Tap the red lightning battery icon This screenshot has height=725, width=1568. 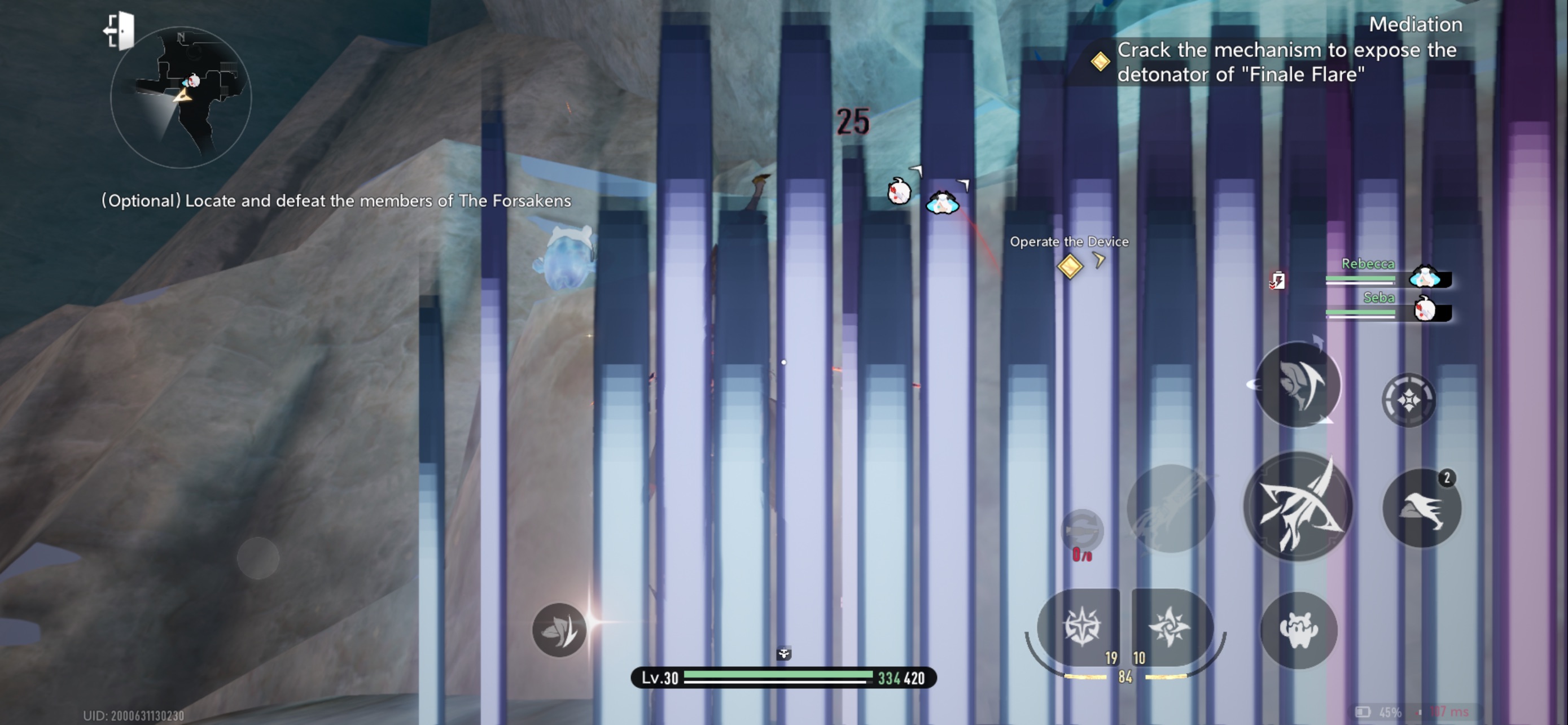(1277, 281)
